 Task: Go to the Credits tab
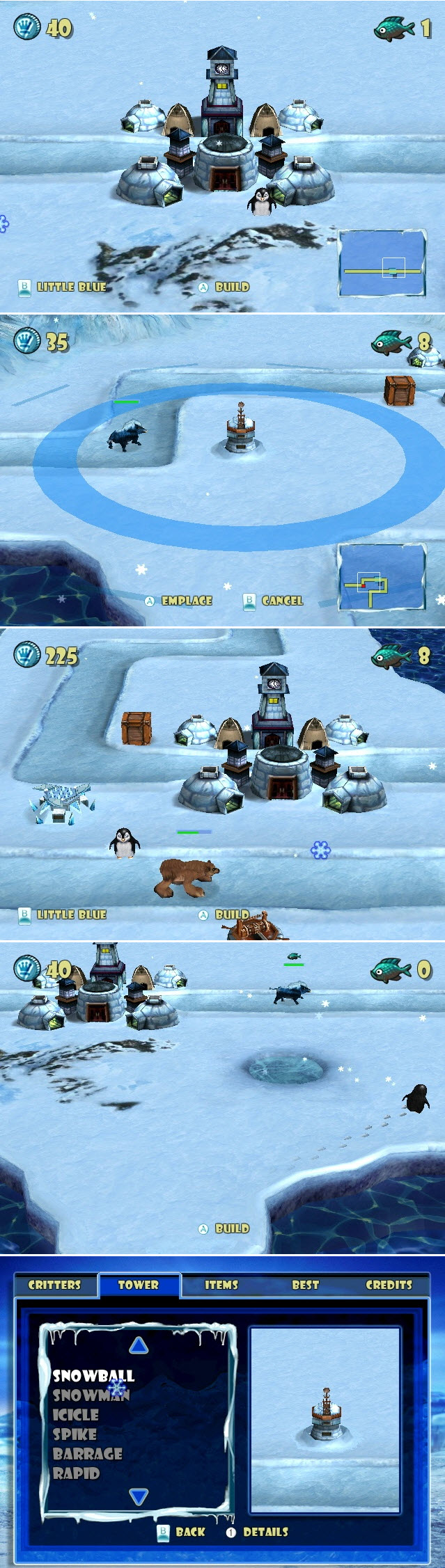(x=389, y=1285)
